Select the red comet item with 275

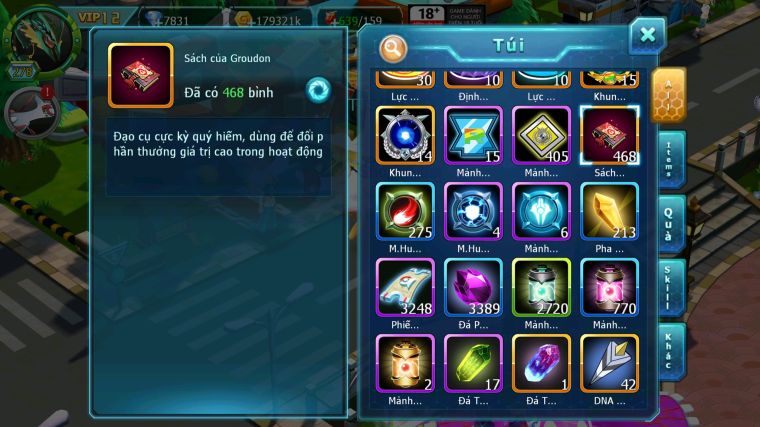tap(405, 210)
